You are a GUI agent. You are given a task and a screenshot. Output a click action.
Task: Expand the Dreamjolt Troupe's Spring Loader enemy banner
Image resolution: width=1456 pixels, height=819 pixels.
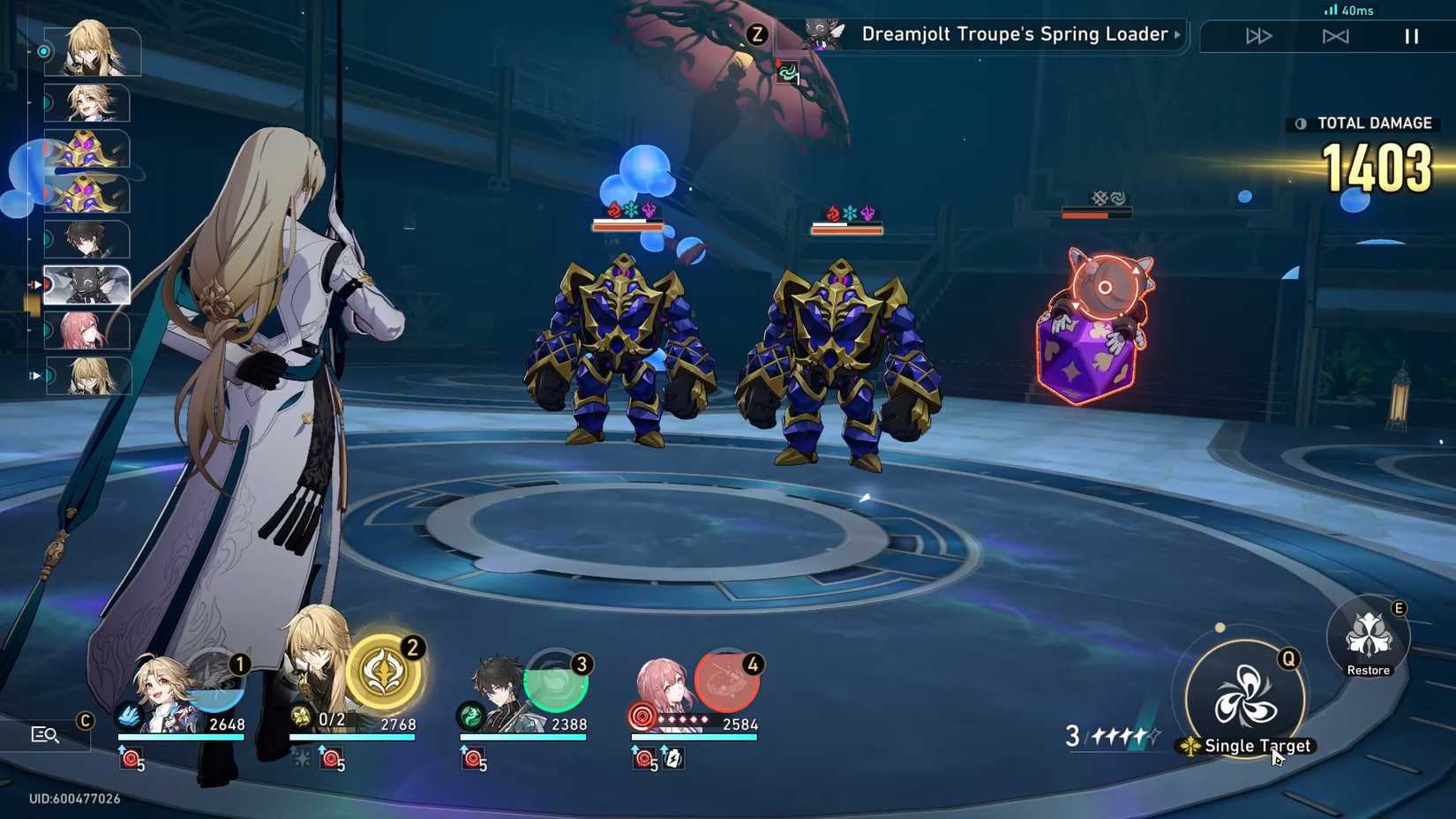click(1177, 34)
